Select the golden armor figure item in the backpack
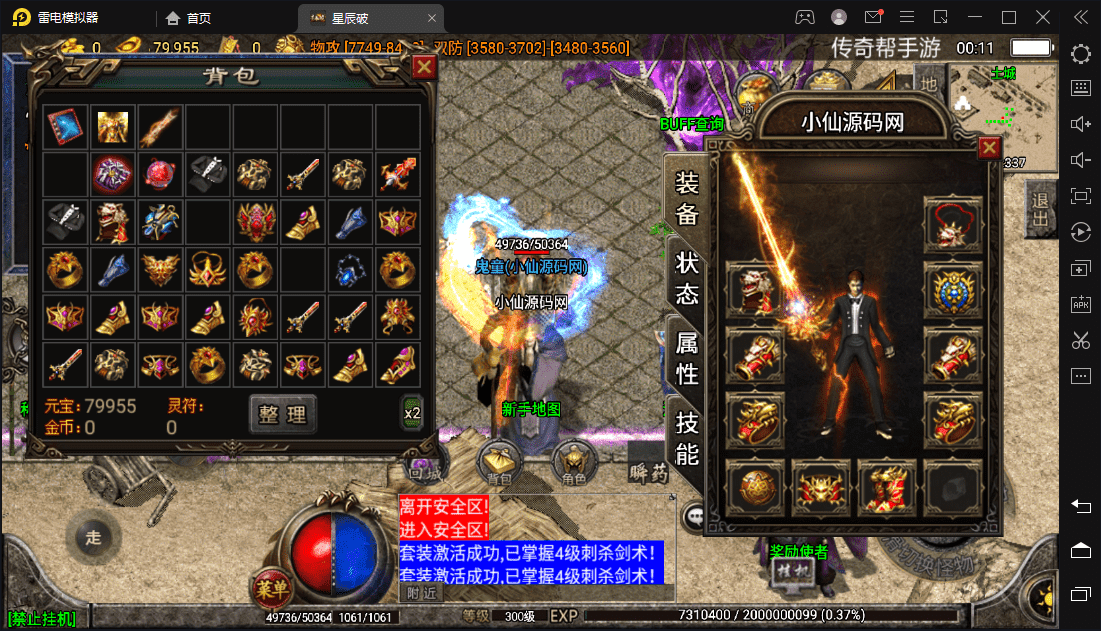 point(112,126)
